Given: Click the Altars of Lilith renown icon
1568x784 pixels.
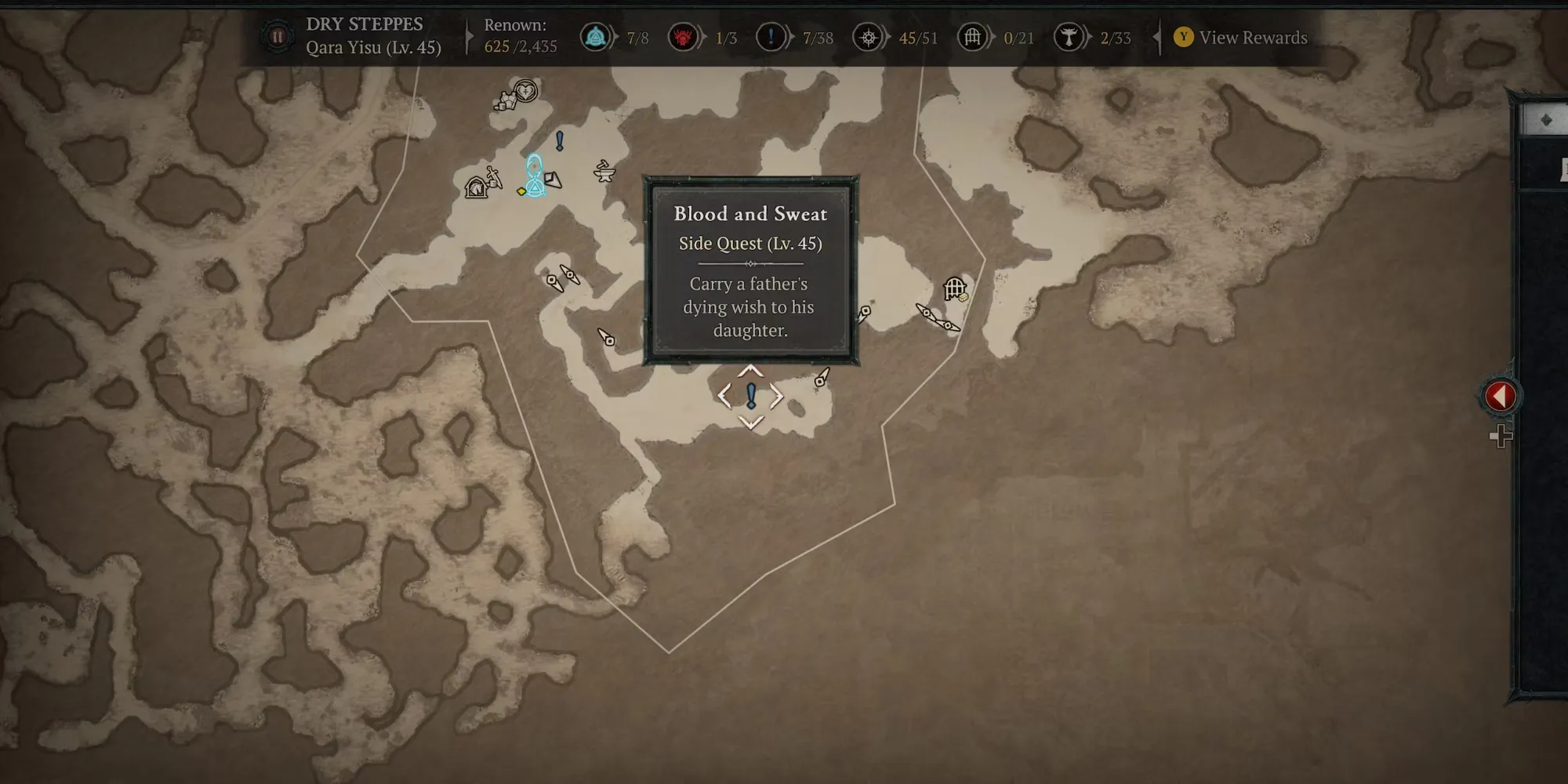Looking at the screenshot, I should click(x=1068, y=37).
